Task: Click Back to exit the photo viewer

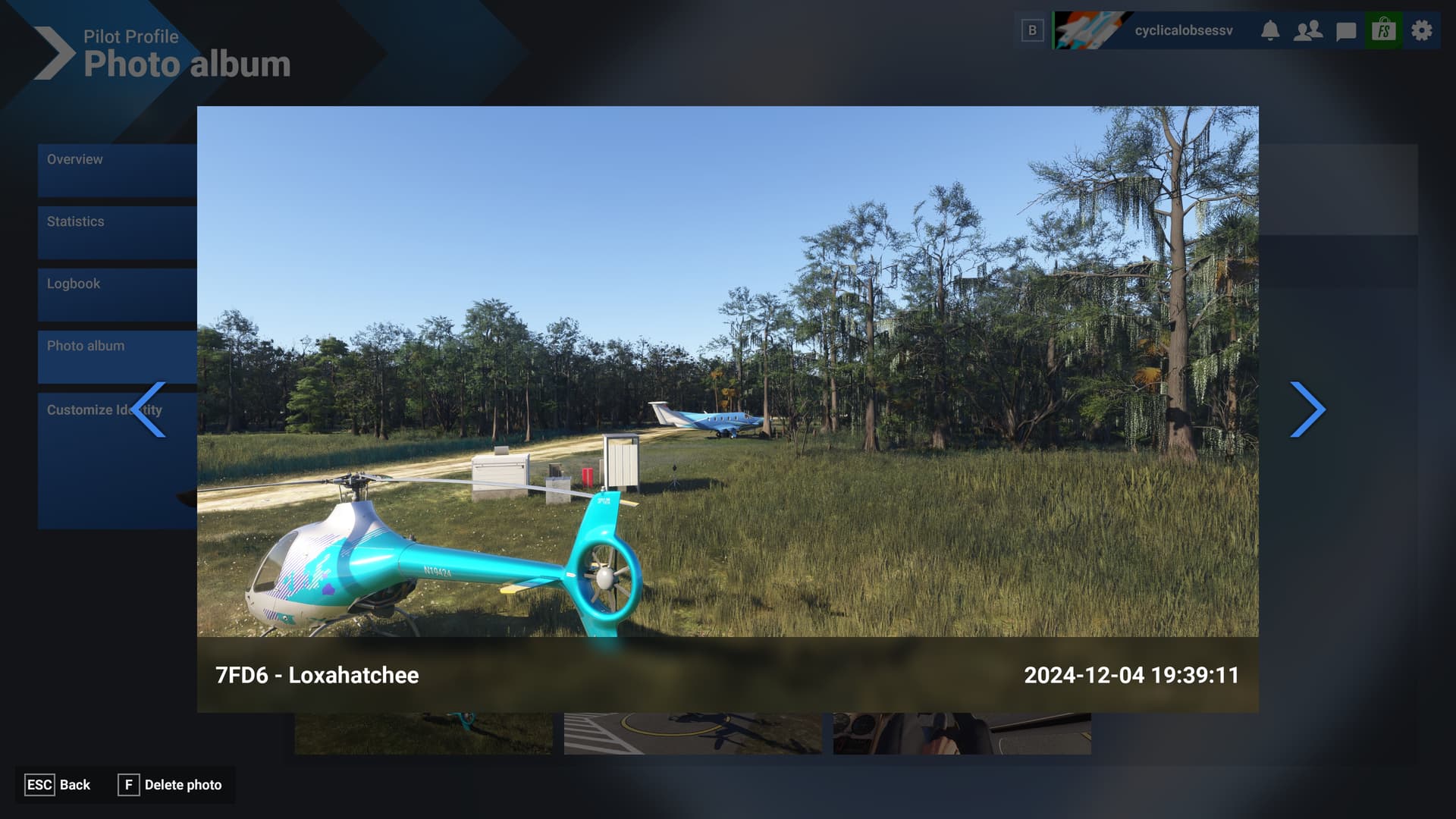Action: point(57,785)
